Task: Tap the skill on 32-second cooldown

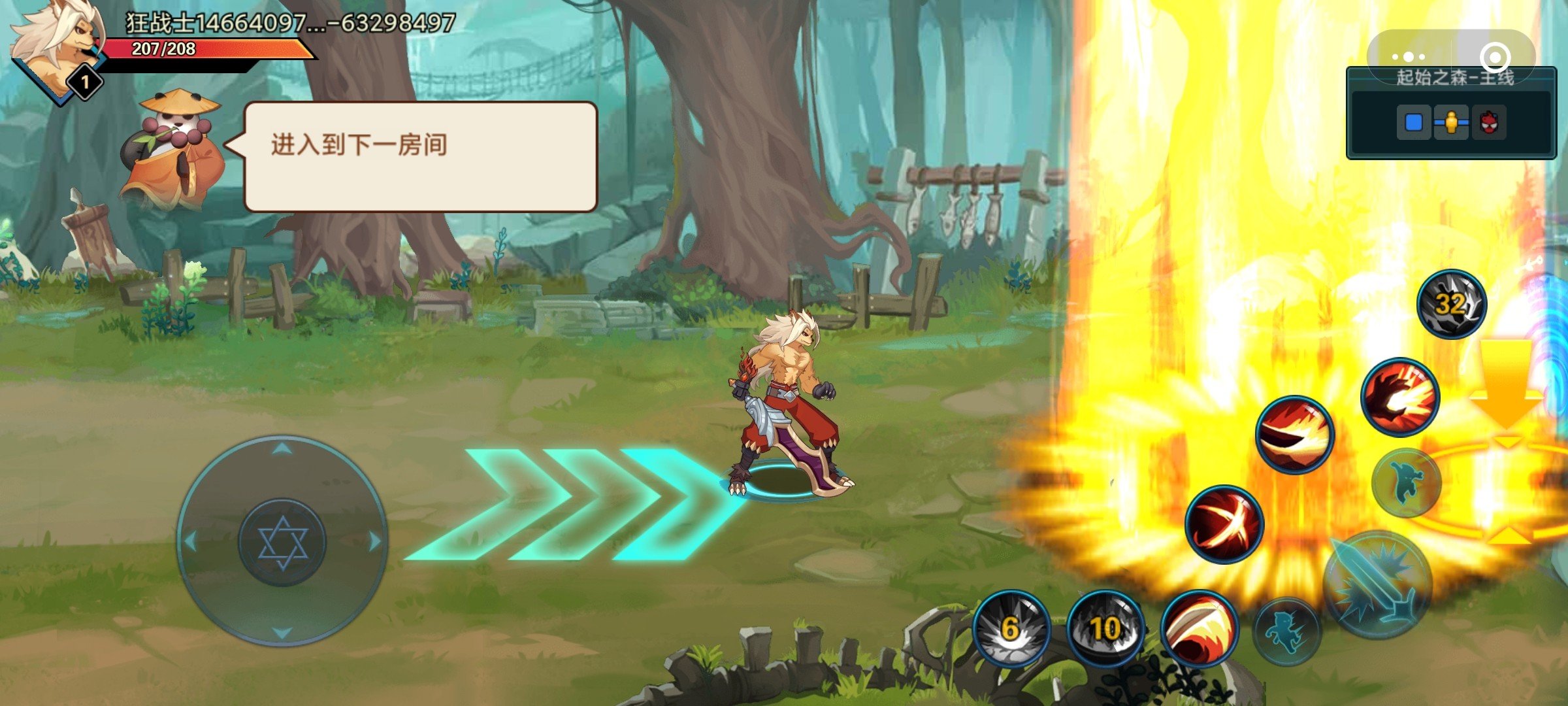Action: [1451, 304]
